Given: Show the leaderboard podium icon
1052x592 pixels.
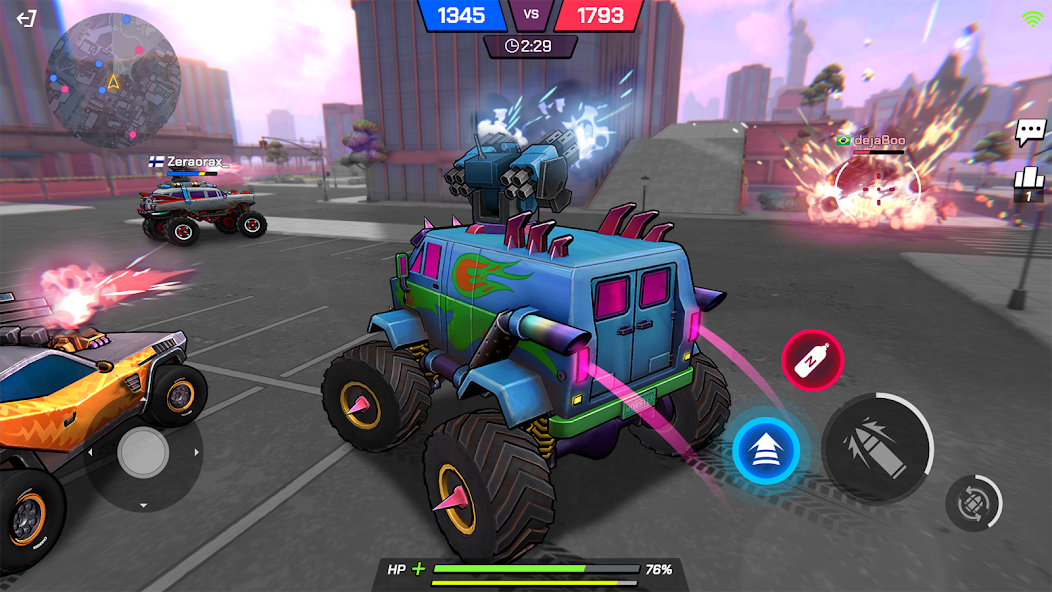Looking at the screenshot, I should pyautogui.click(x=1028, y=179).
